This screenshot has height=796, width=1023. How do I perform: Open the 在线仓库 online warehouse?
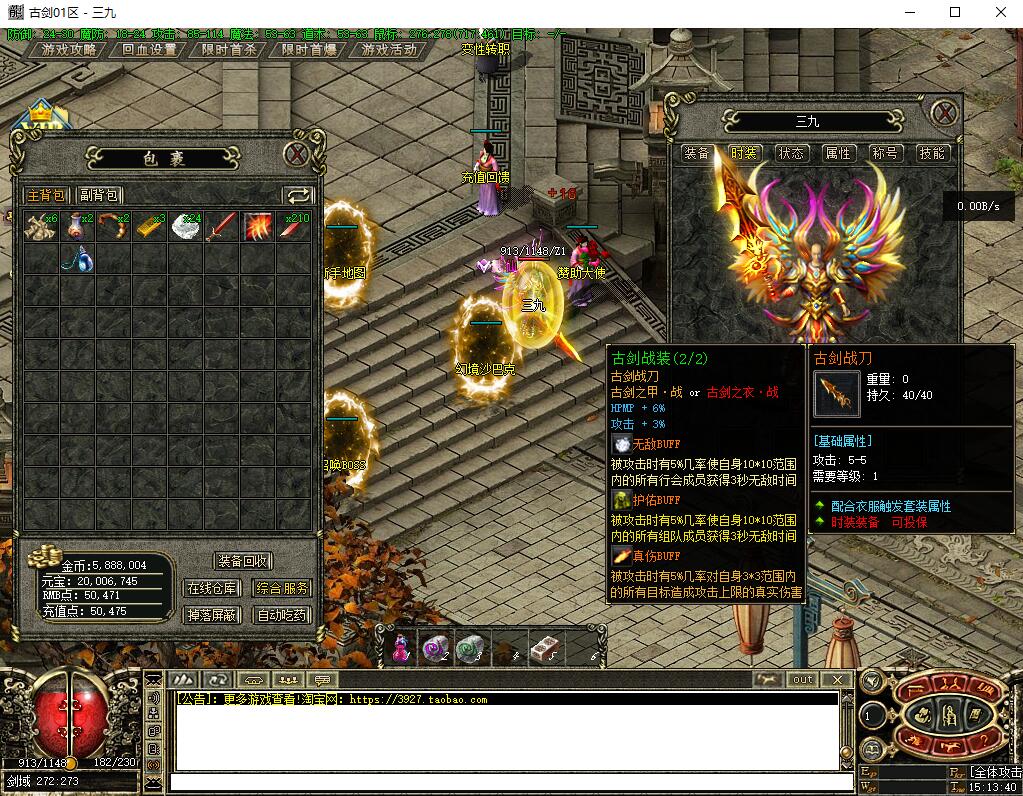(x=212, y=588)
